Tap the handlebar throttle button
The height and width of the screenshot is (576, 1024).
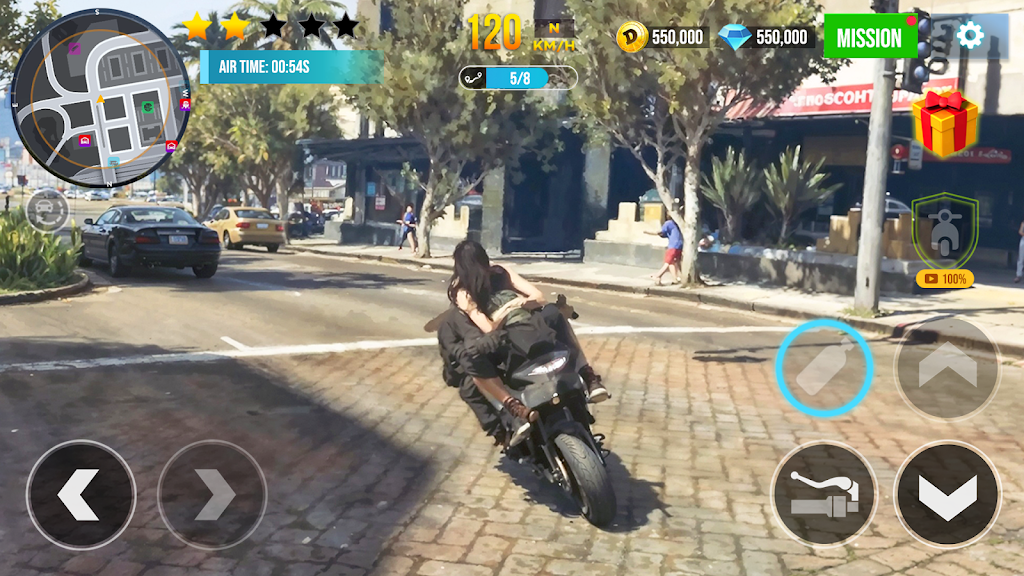tap(824, 493)
